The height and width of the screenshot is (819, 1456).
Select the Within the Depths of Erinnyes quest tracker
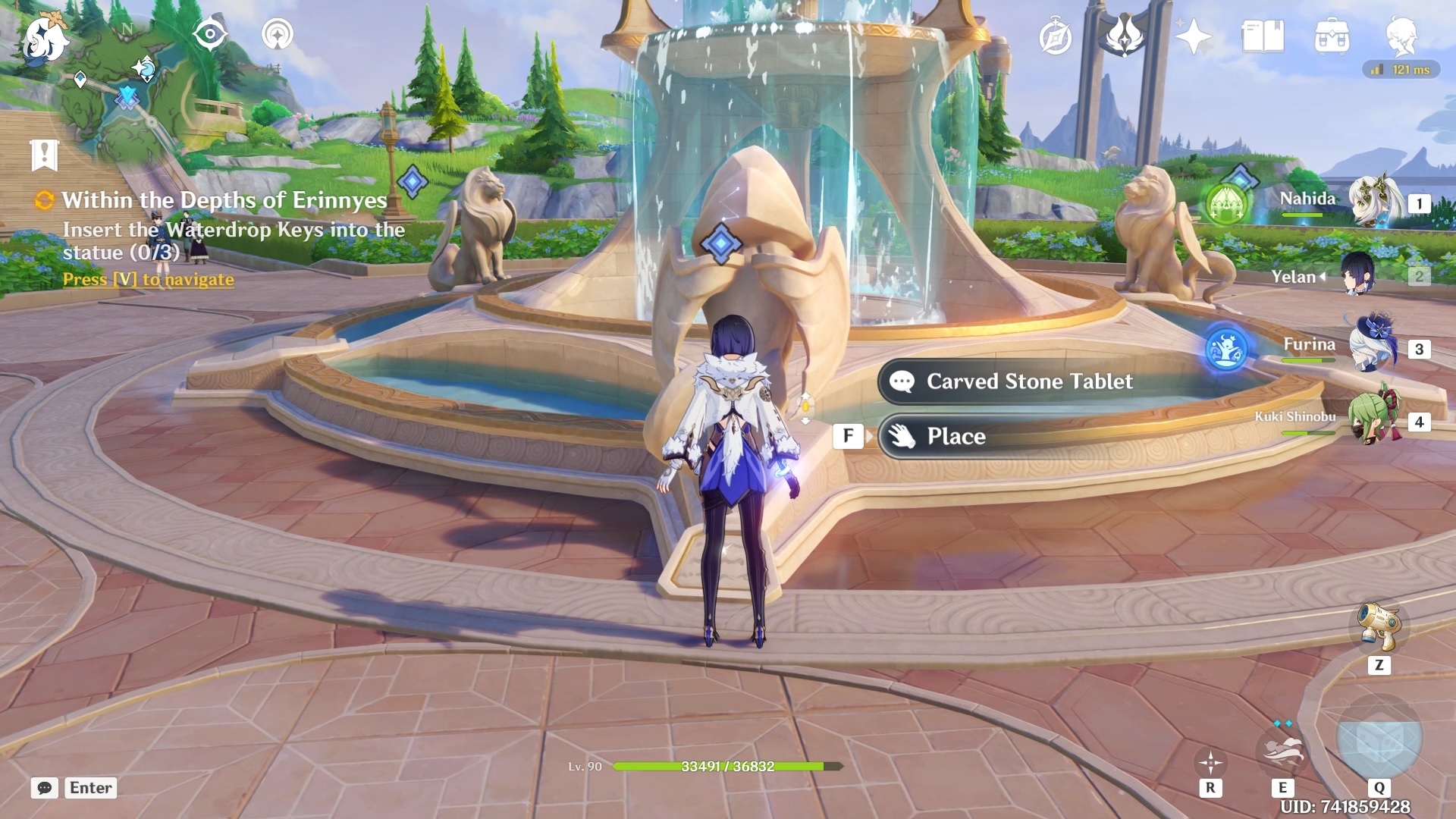pos(224,200)
